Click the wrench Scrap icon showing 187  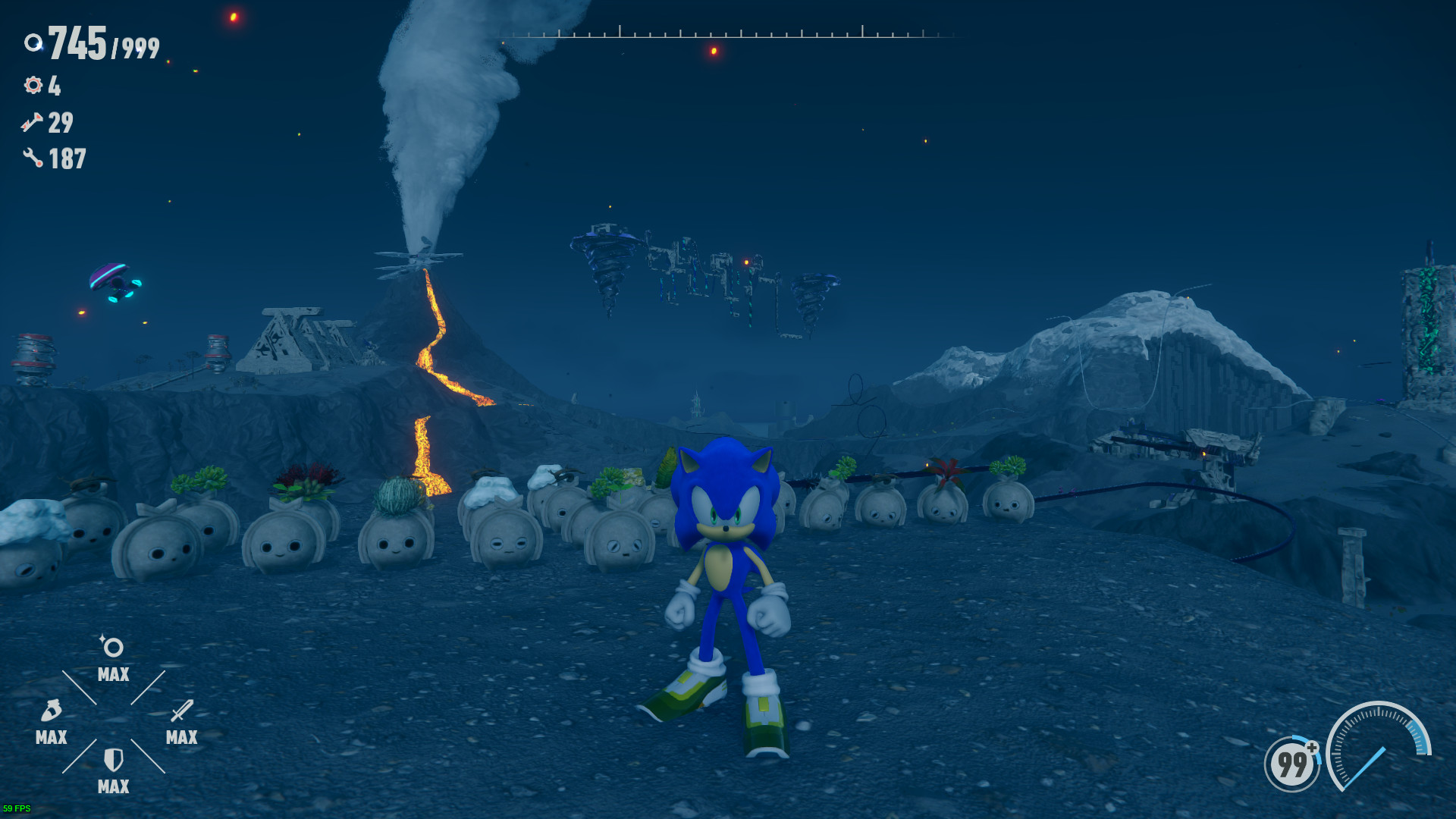coord(31,158)
